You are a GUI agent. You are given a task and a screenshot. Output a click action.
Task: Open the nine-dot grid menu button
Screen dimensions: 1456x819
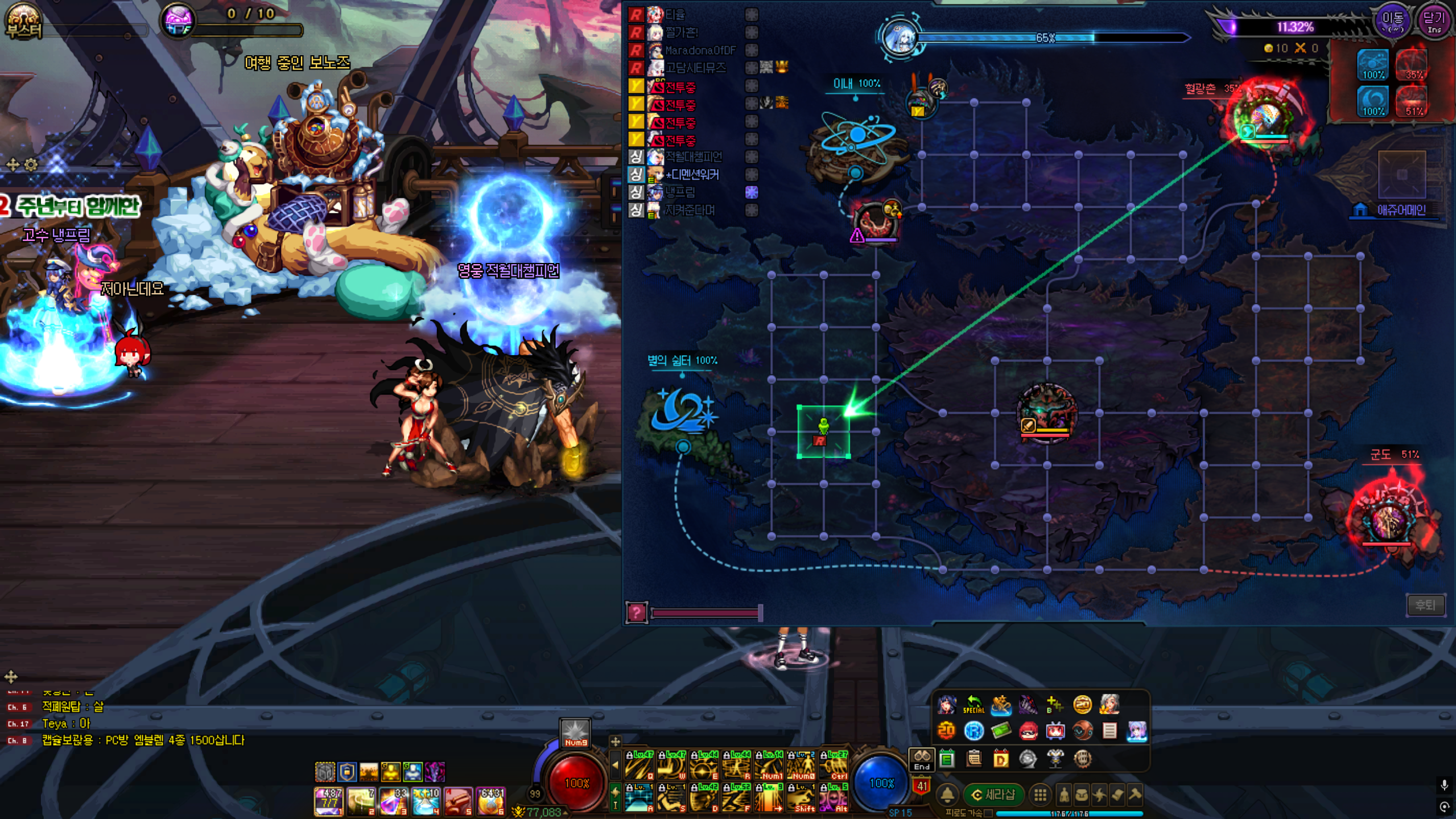1040,795
